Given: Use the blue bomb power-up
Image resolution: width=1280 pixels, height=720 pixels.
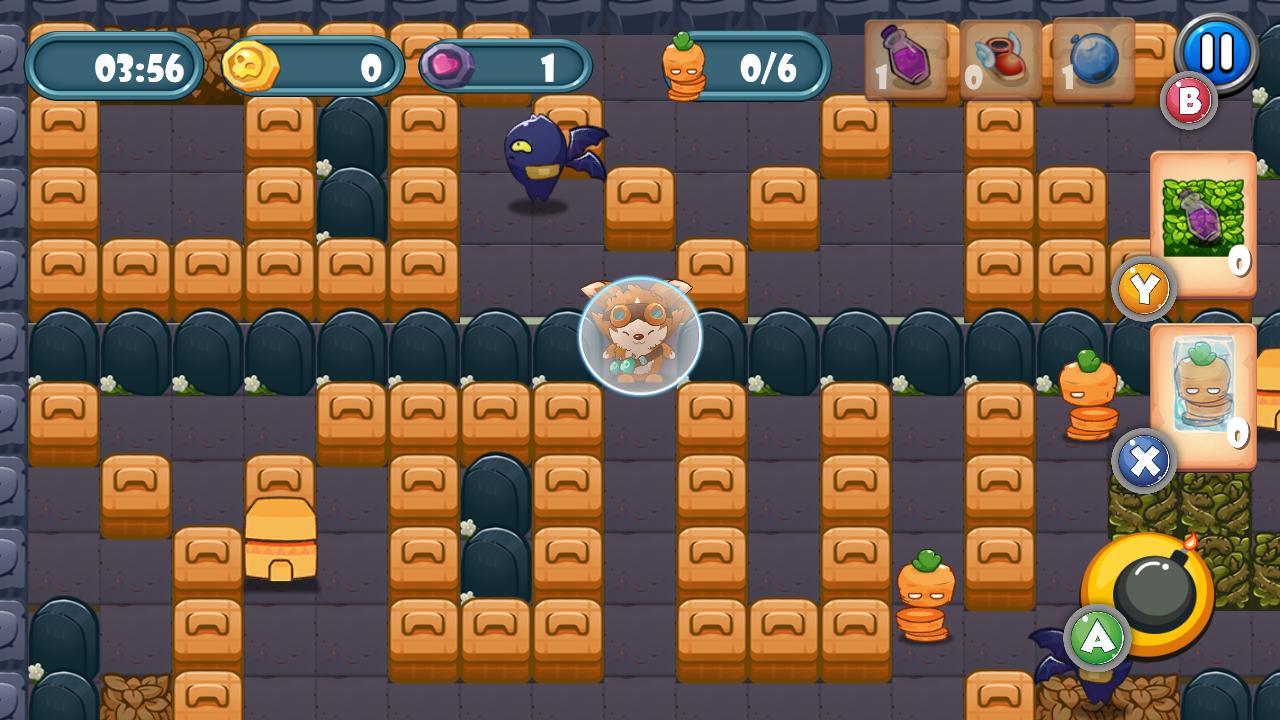Looking at the screenshot, I should point(1095,63).
